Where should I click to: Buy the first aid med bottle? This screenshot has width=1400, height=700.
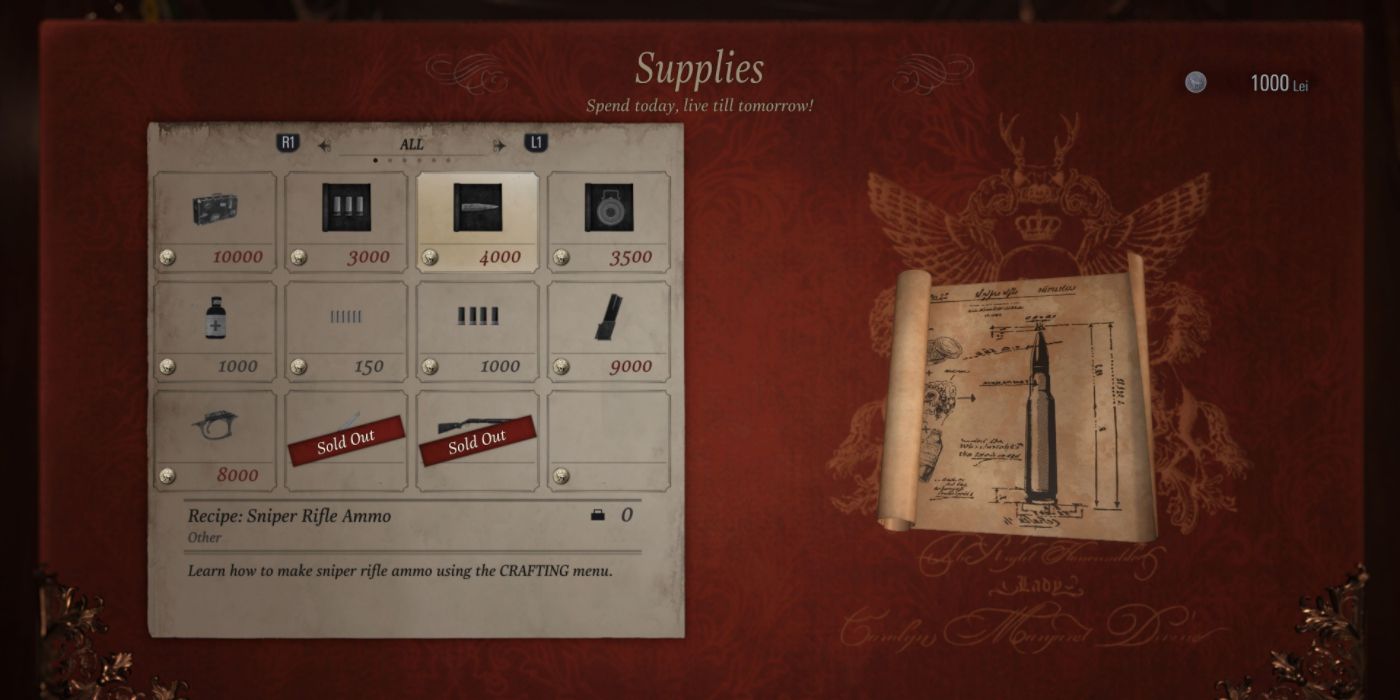tap(215, 331)
